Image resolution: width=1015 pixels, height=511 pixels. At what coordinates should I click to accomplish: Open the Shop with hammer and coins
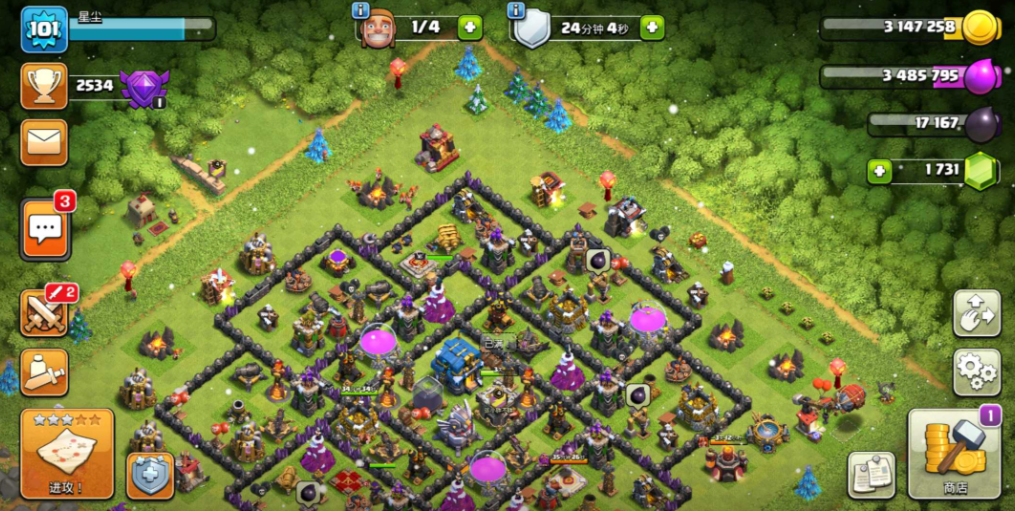(x=954, y=453)
